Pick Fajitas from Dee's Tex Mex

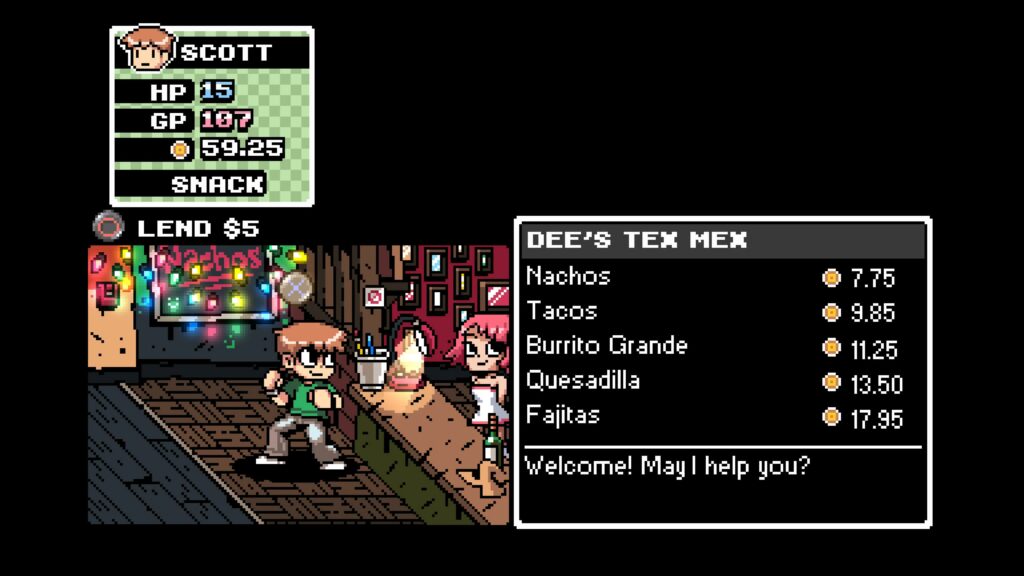pos(563,415)
